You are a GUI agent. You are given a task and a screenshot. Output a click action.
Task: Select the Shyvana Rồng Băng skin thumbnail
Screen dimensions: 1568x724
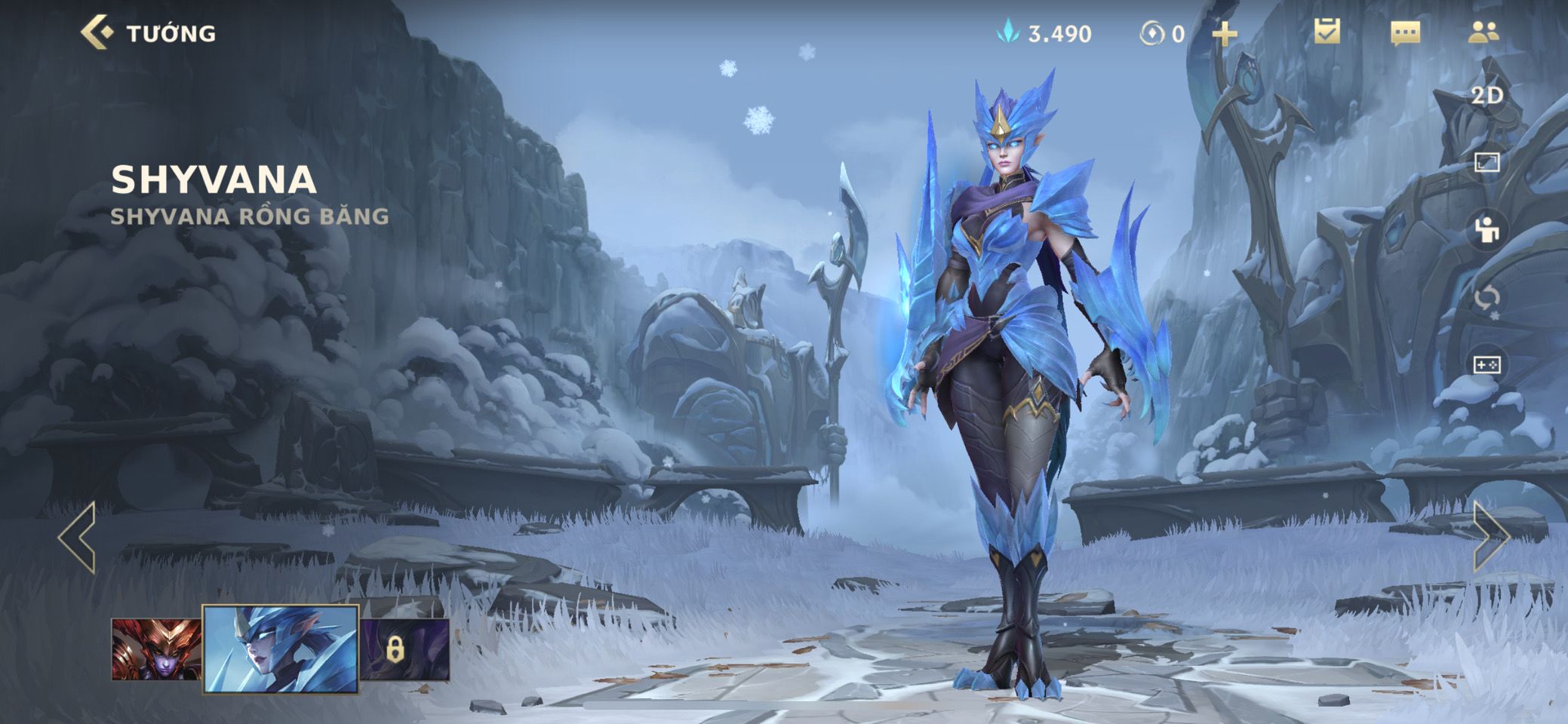pos(281,649)
